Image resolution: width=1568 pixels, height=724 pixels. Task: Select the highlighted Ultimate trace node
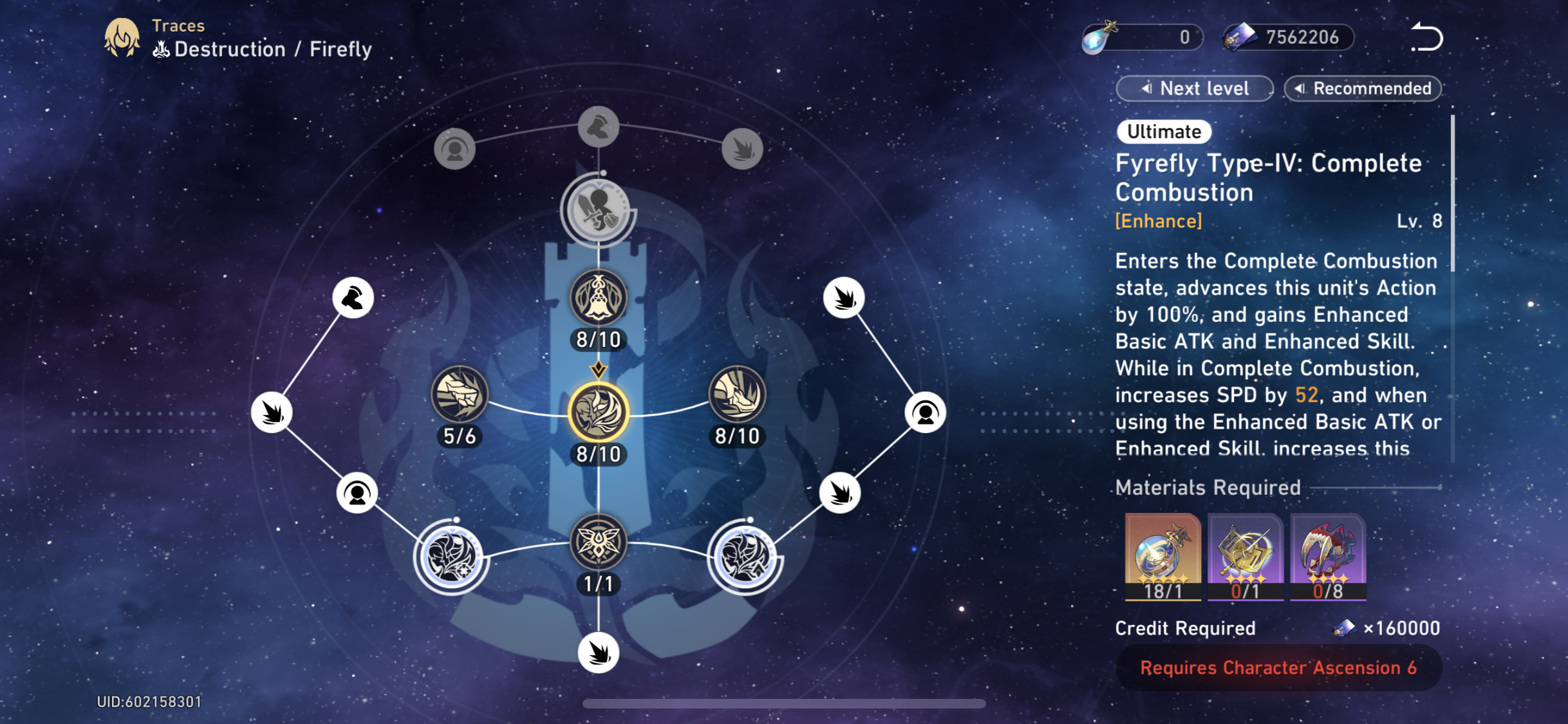point(598,413)
